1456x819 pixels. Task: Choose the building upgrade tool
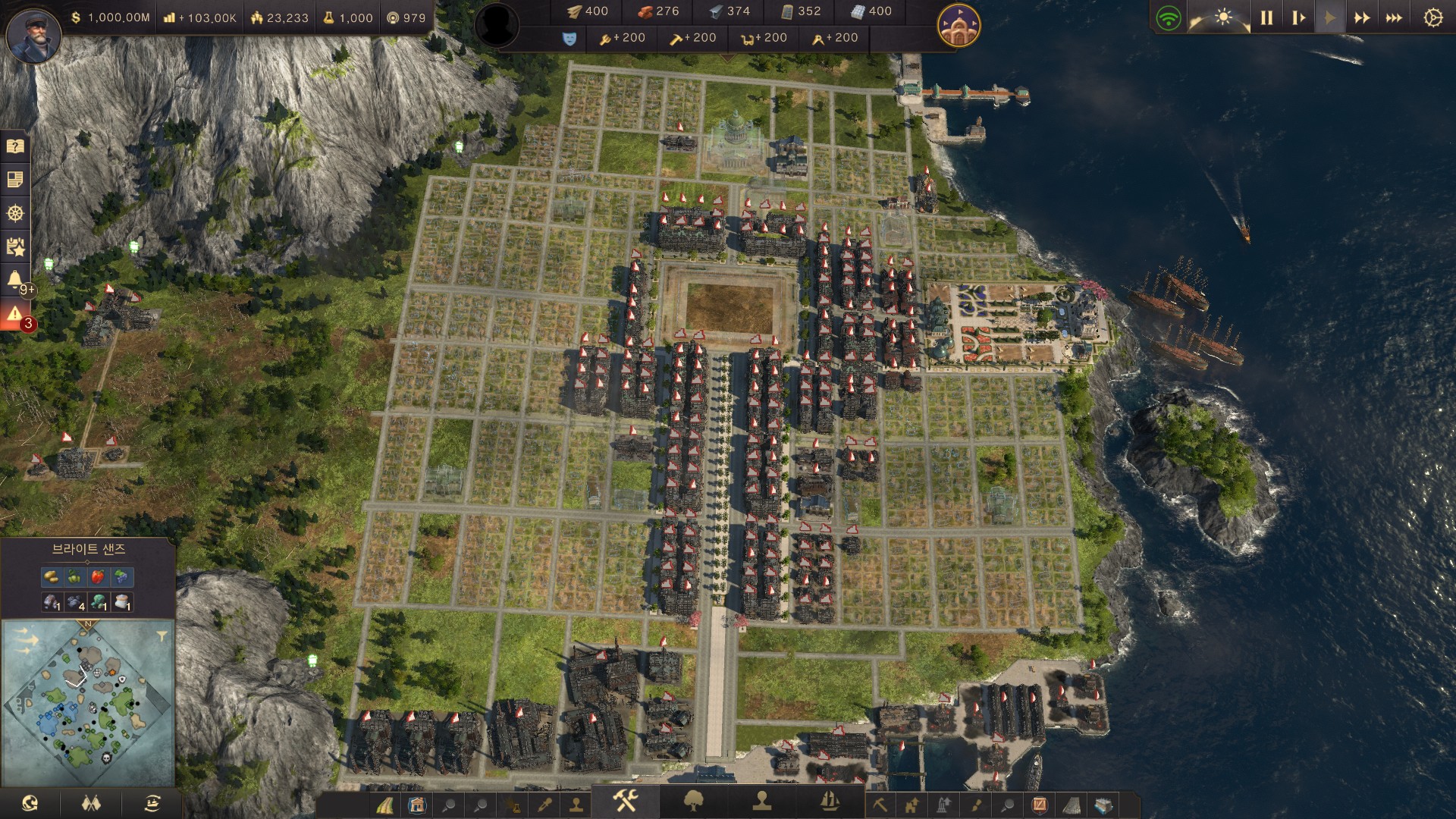click(912, 804)
